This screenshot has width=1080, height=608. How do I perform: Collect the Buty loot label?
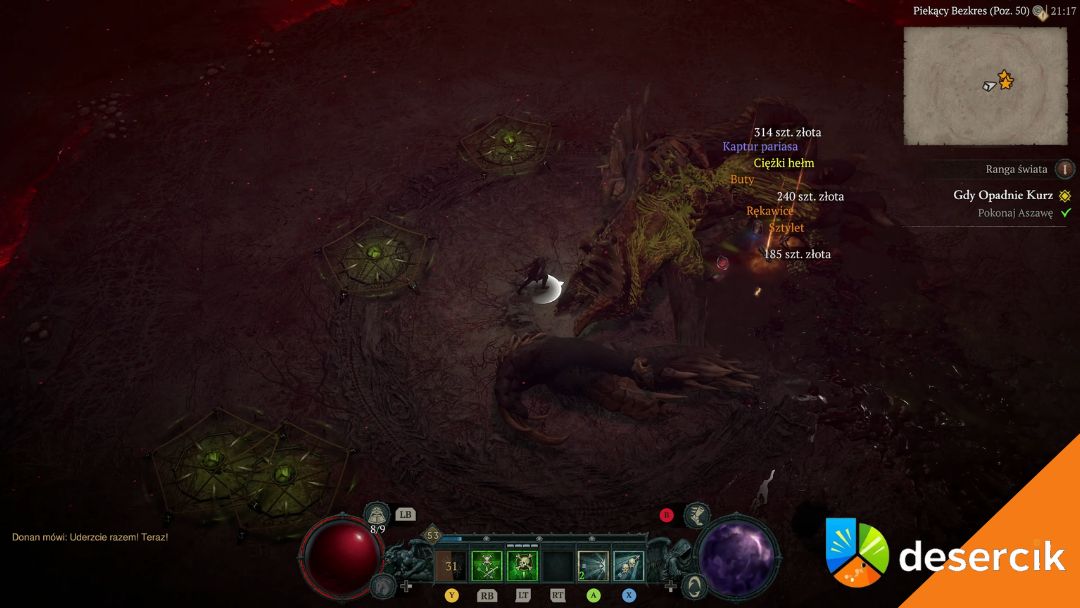pos(742,179)
